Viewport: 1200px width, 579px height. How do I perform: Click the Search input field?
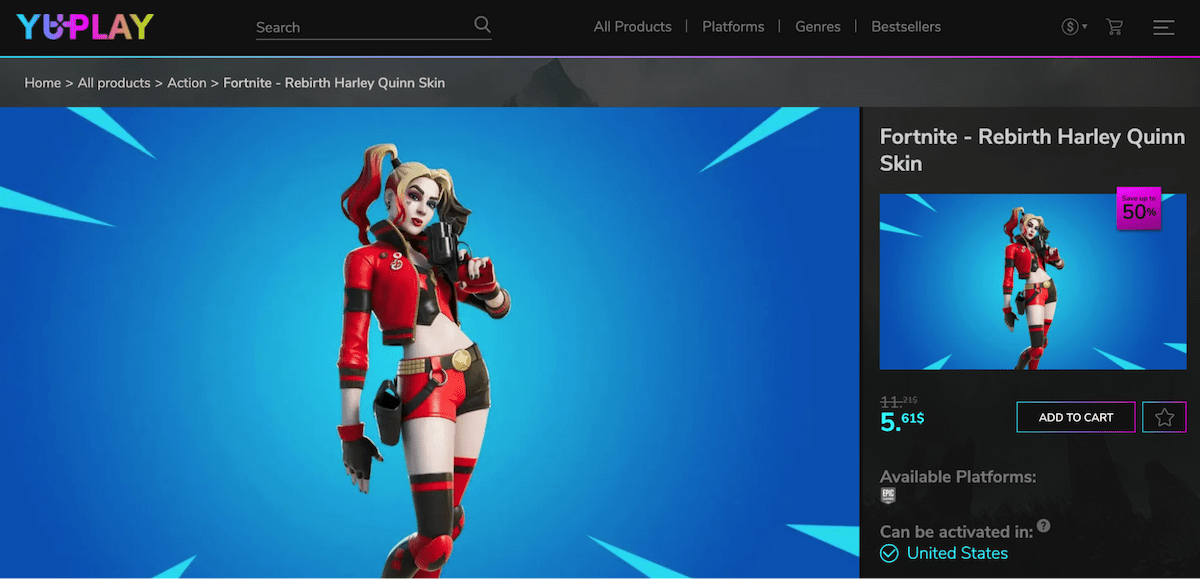coord(360,27)
